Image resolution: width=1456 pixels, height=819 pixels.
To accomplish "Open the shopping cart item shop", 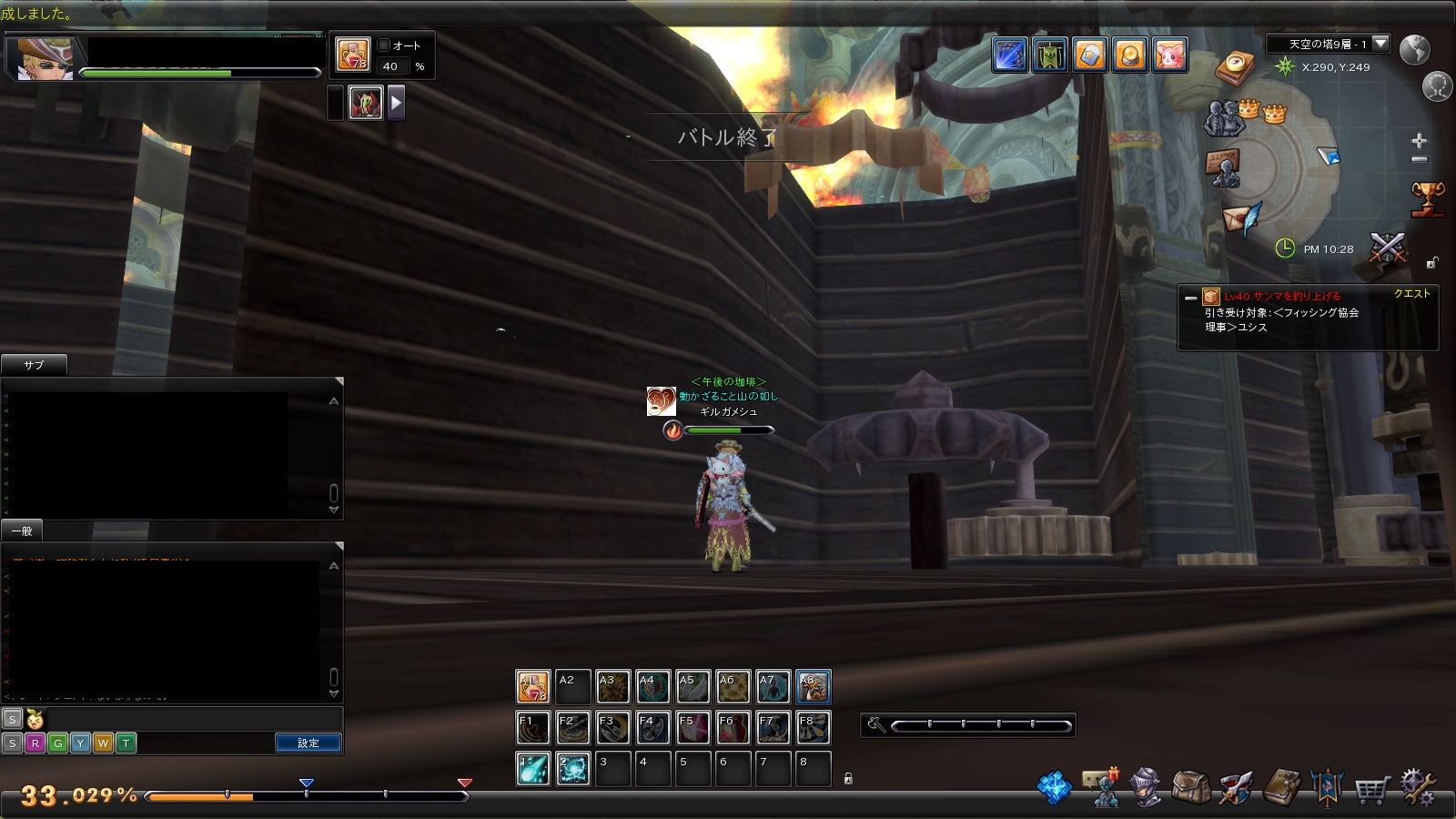I will click(1370, 789).
